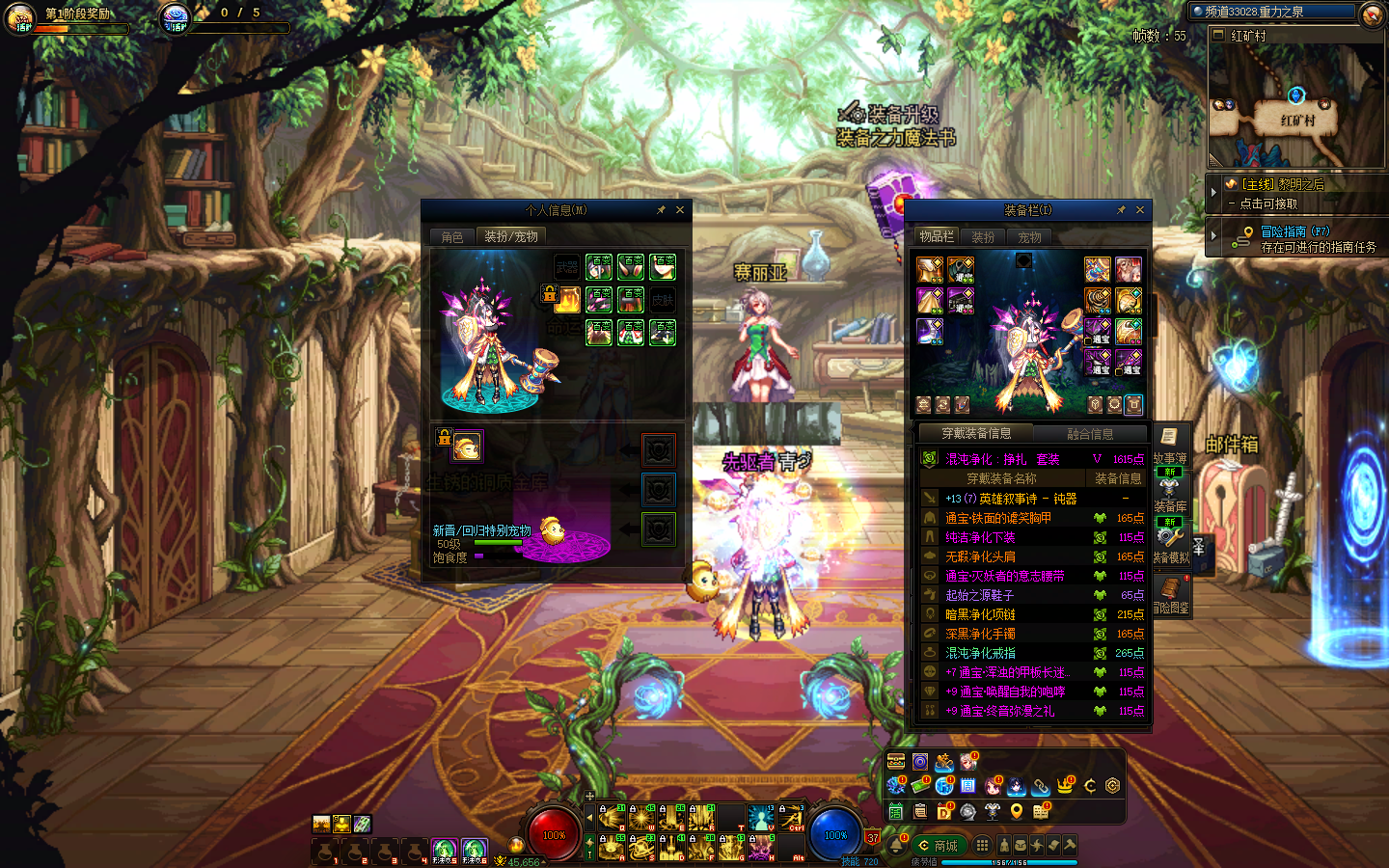The image size is (1389, 868).
Task: Open the 故事簿 story book
Action: (1169, 447)
